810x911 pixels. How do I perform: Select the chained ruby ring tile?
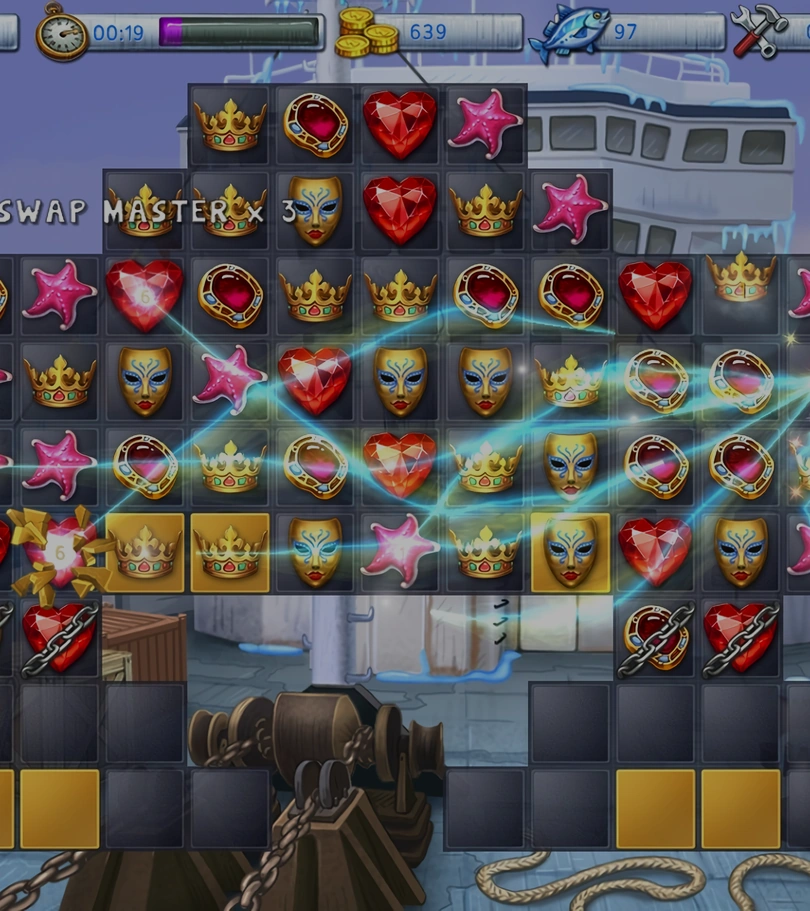pyautogui.click(x=655, y=638)
